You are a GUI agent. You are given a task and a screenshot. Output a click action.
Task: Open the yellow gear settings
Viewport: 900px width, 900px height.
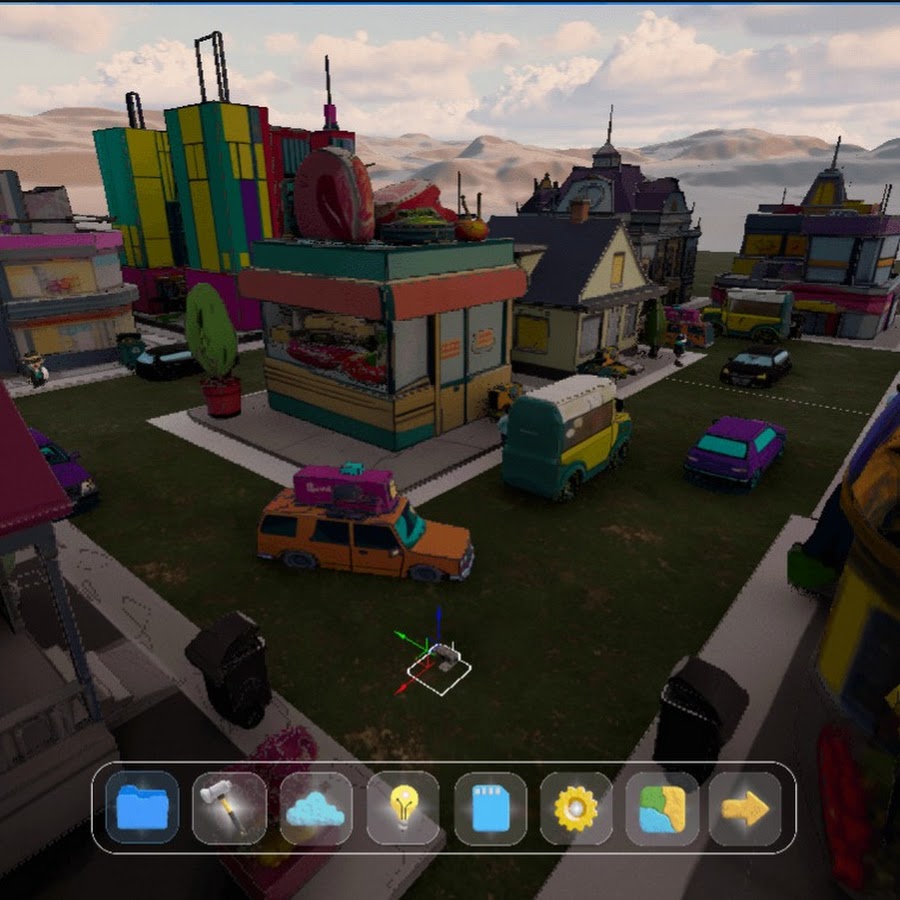pos(576,808)
